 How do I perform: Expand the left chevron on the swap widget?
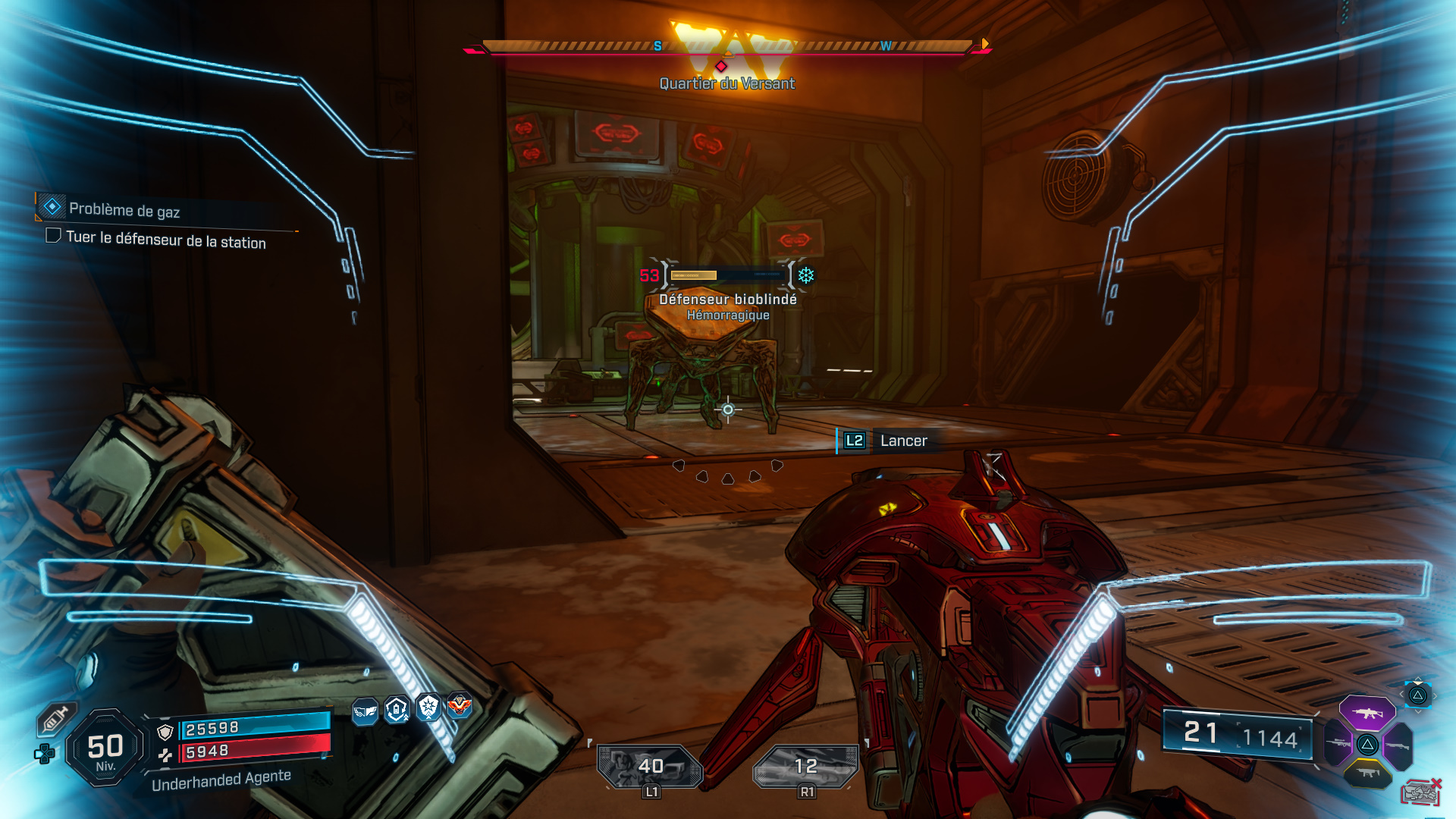tap(1401, 694)
